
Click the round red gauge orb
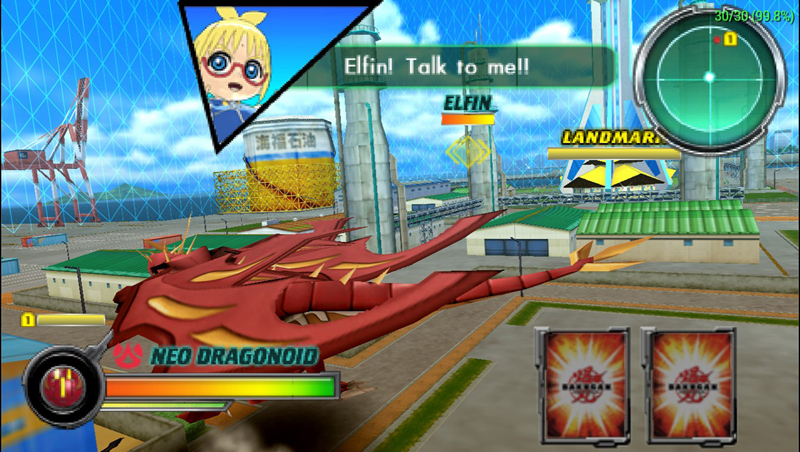62,385
